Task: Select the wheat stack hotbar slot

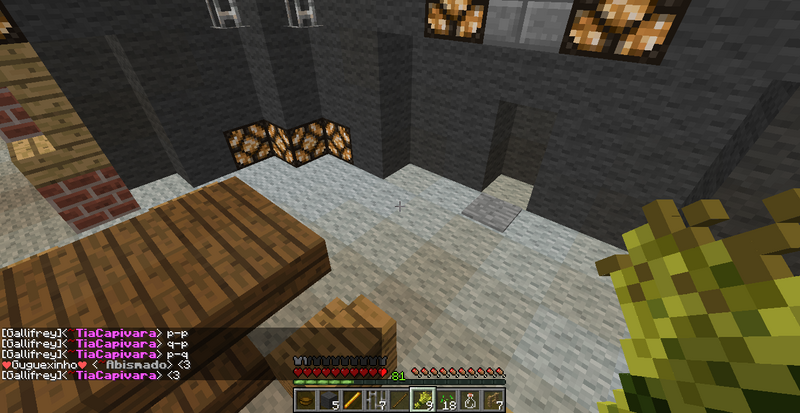Action: (x=421, y=400)
